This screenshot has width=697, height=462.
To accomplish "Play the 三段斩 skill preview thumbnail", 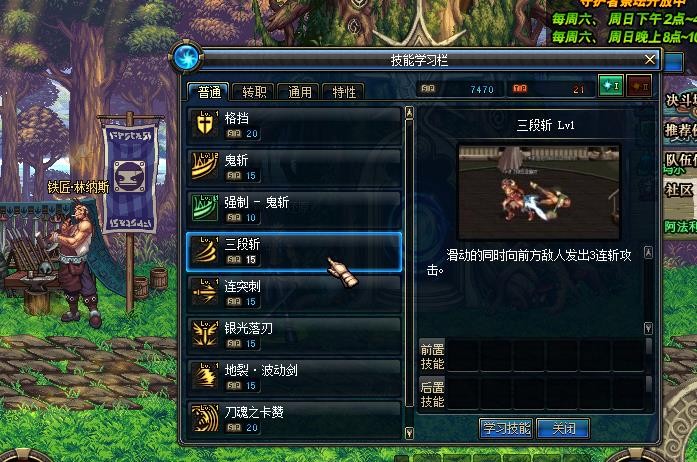I will coord(539,190).
